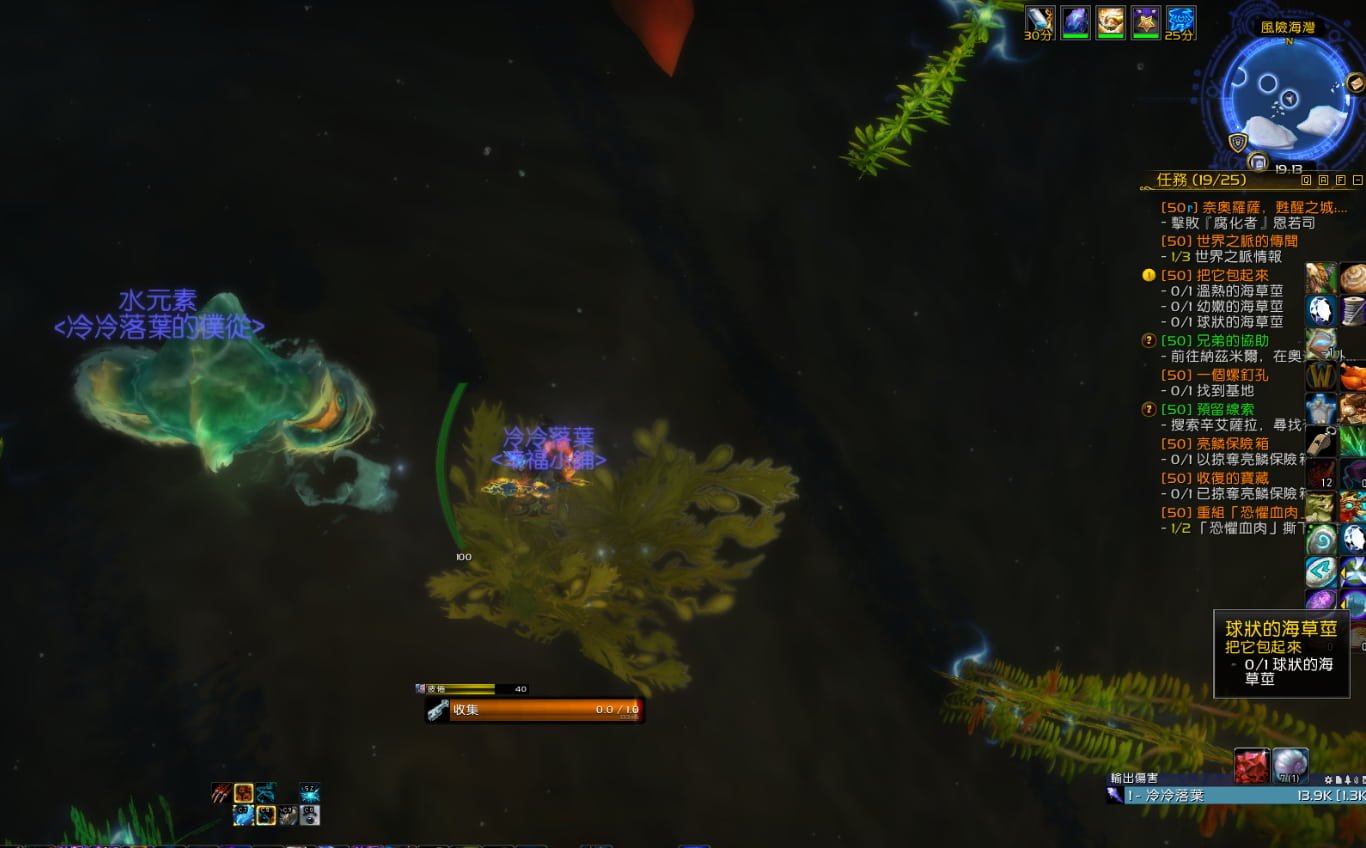Click the gold star buff icon

click(1145, 21)
